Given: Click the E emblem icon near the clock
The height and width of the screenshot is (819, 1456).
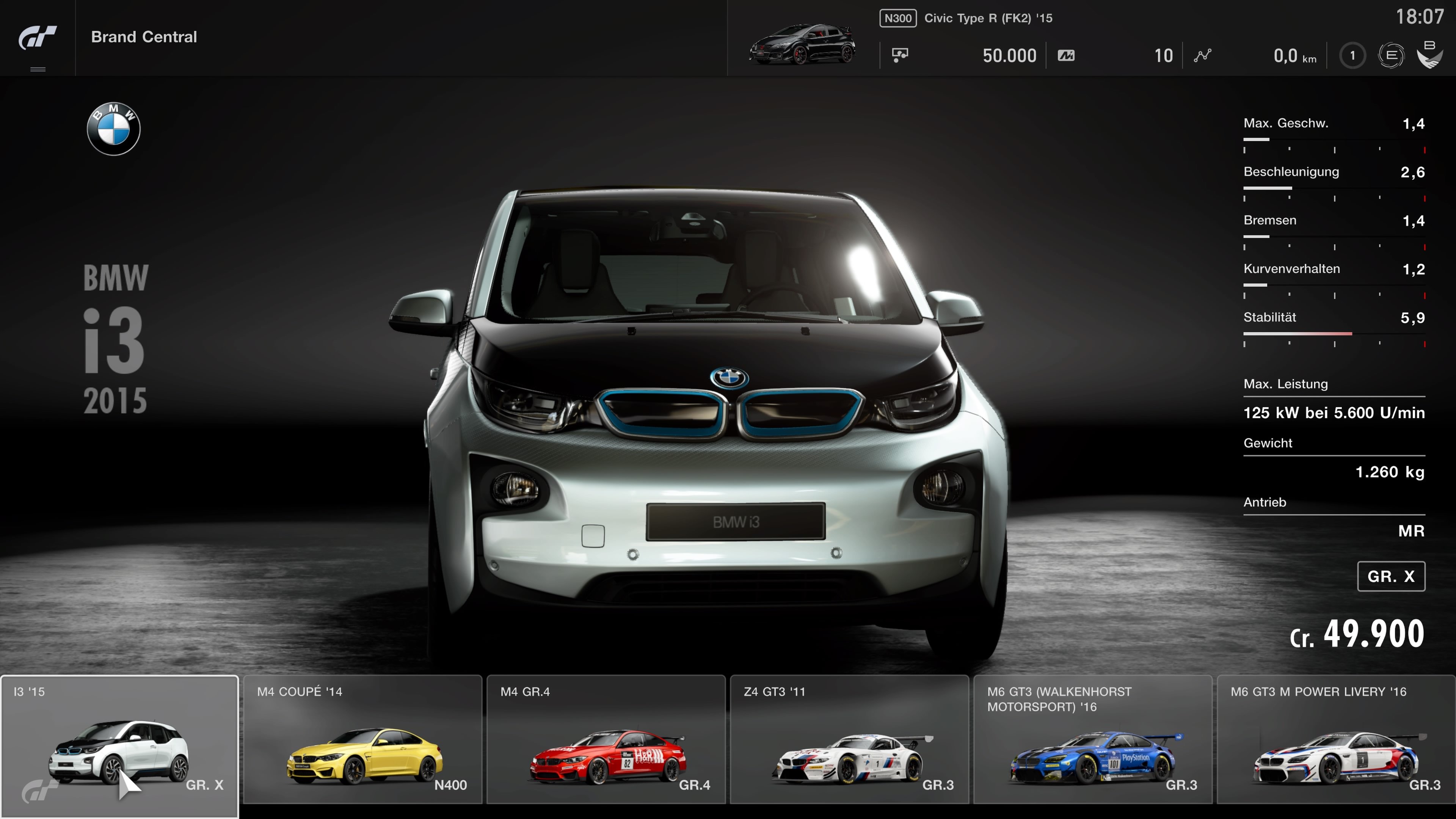Looking at the screenshot, I should [x=1392, y=55].
